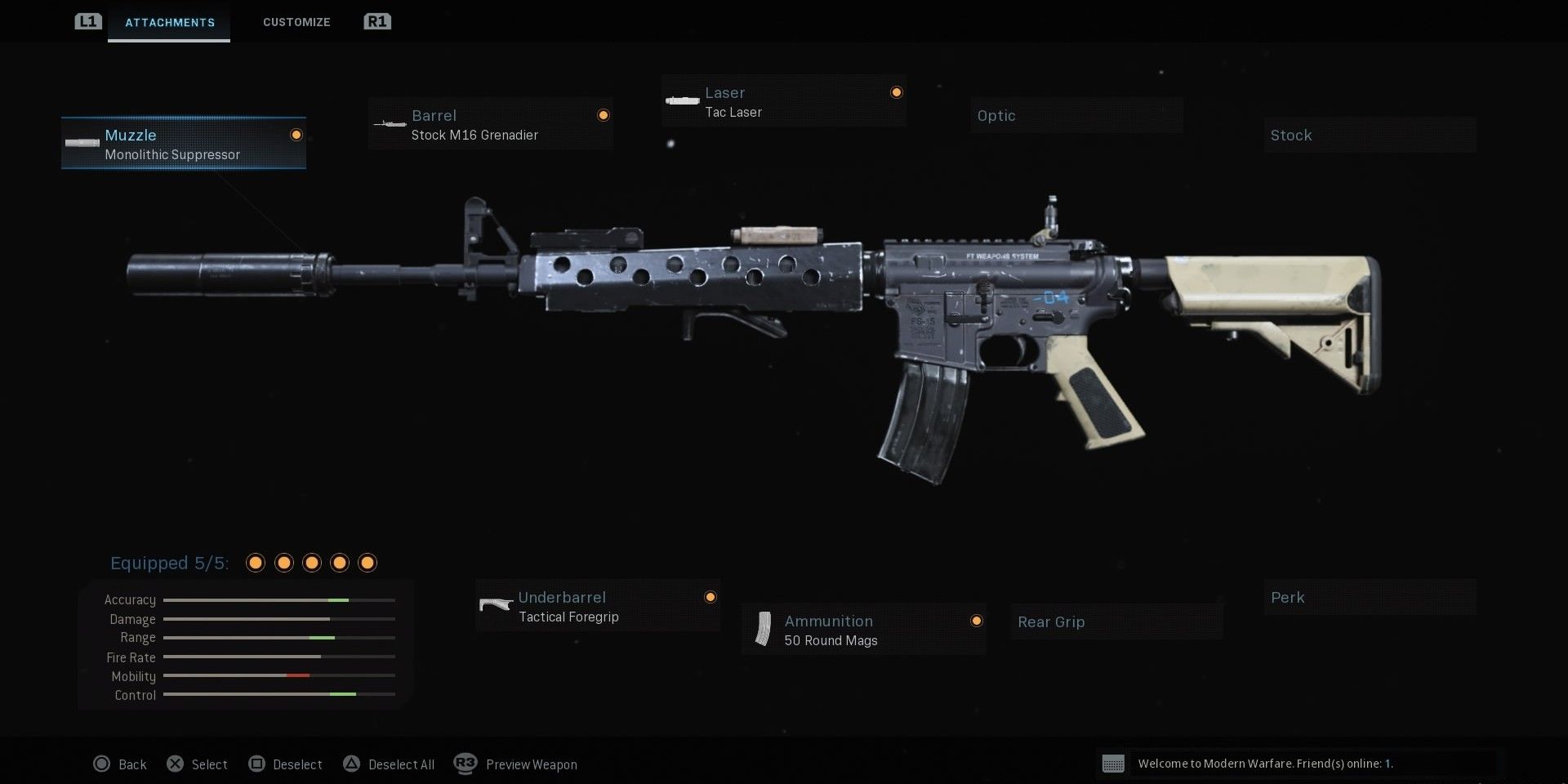The width and height of the screenshot is (1568, 784).
Task: Select the first equipped attachment dot
Action: click(x=256, y=563)
